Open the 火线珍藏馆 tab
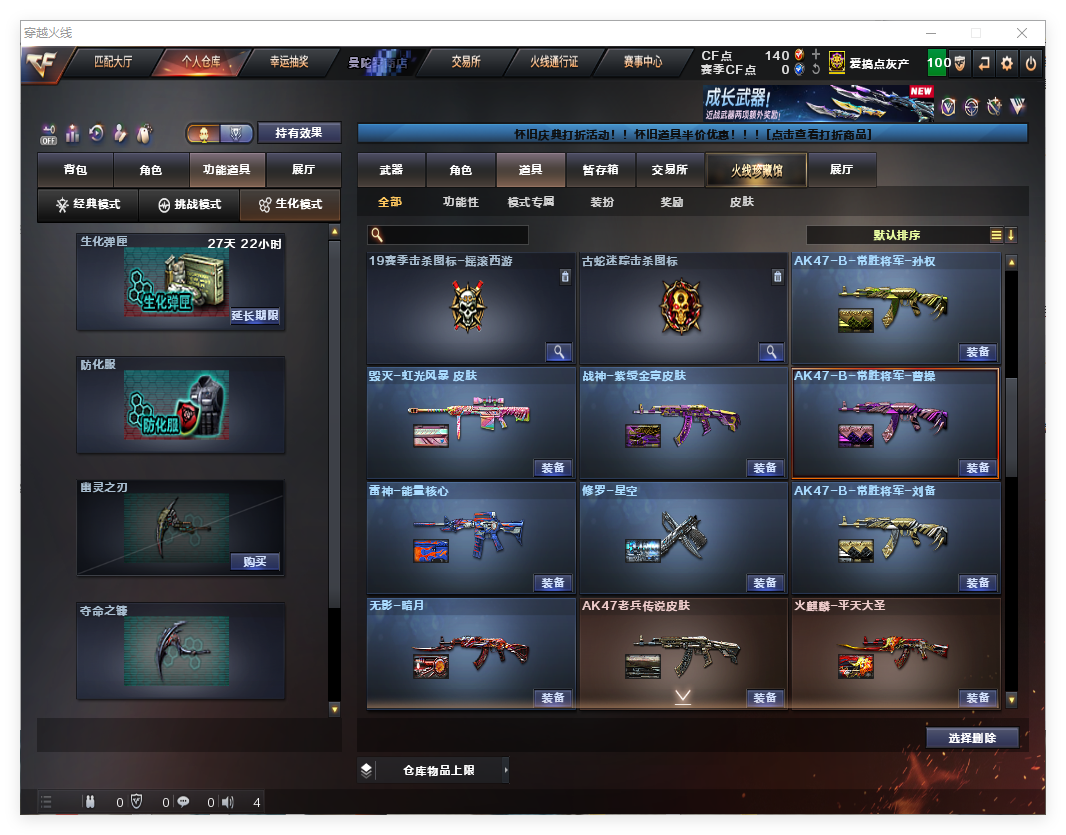The image size is (1066, 835). pos(756,170)
